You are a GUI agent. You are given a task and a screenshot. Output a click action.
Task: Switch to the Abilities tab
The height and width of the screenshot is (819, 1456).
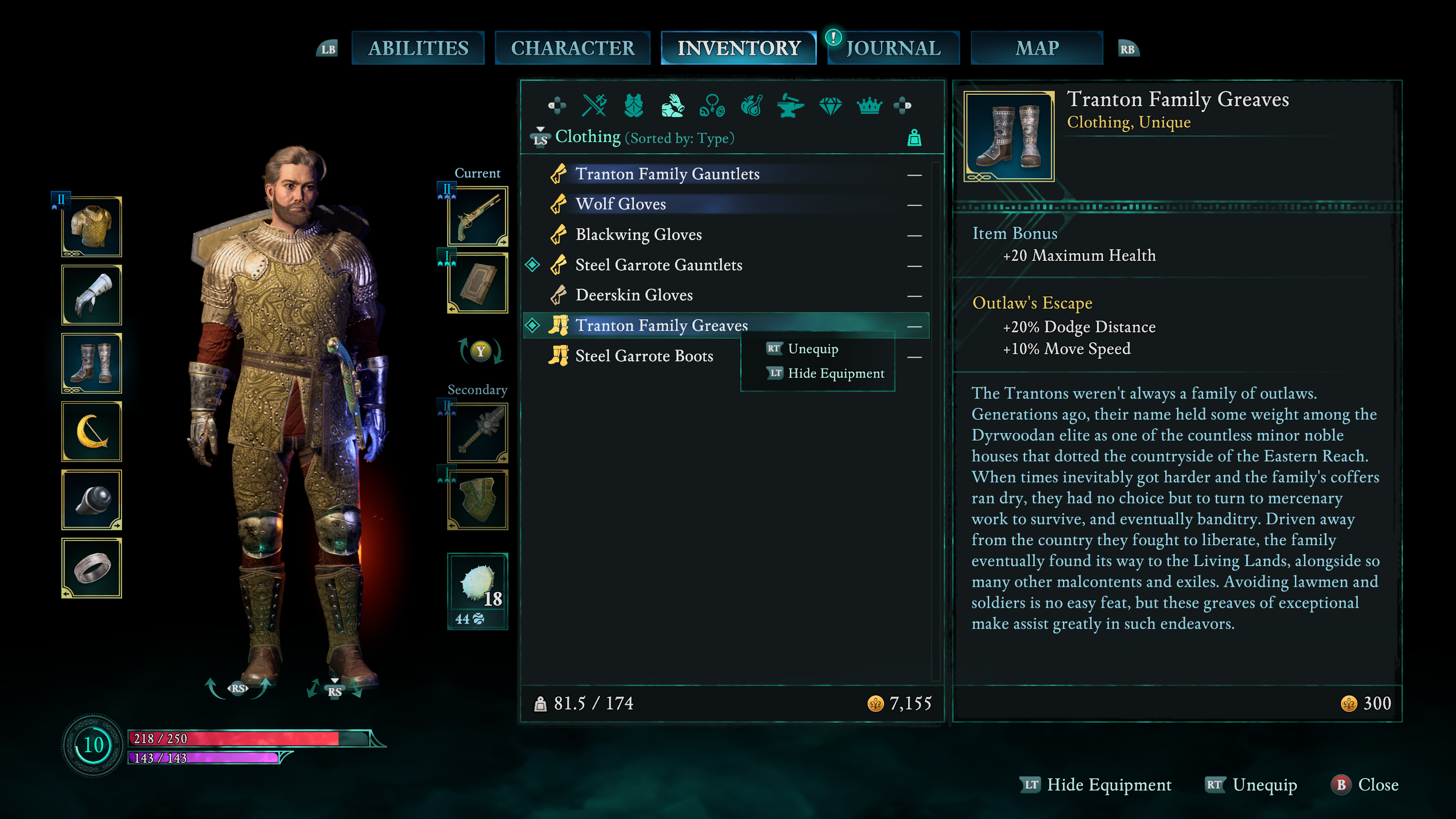418,48
